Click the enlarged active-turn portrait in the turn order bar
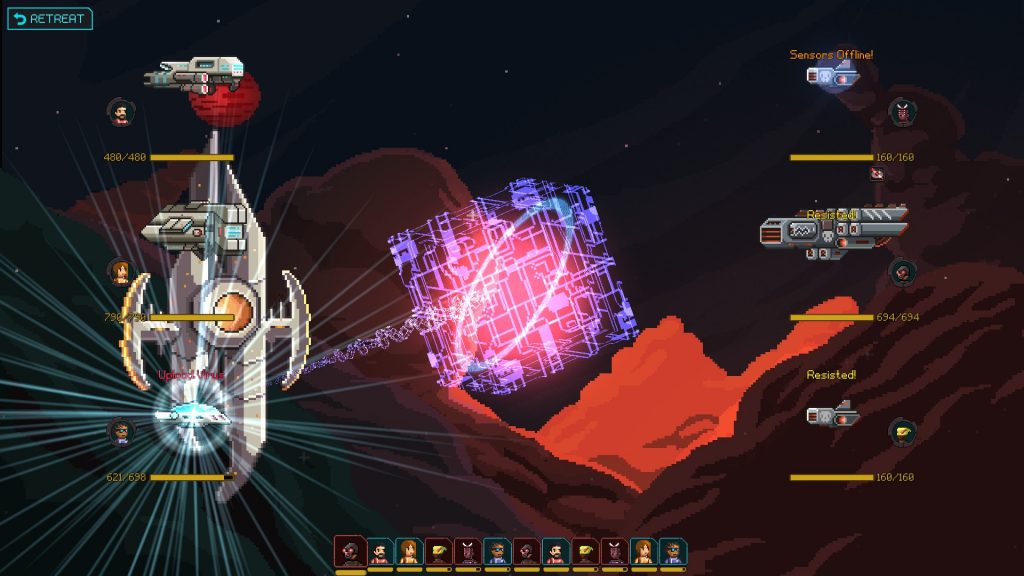 click(350, 551)
